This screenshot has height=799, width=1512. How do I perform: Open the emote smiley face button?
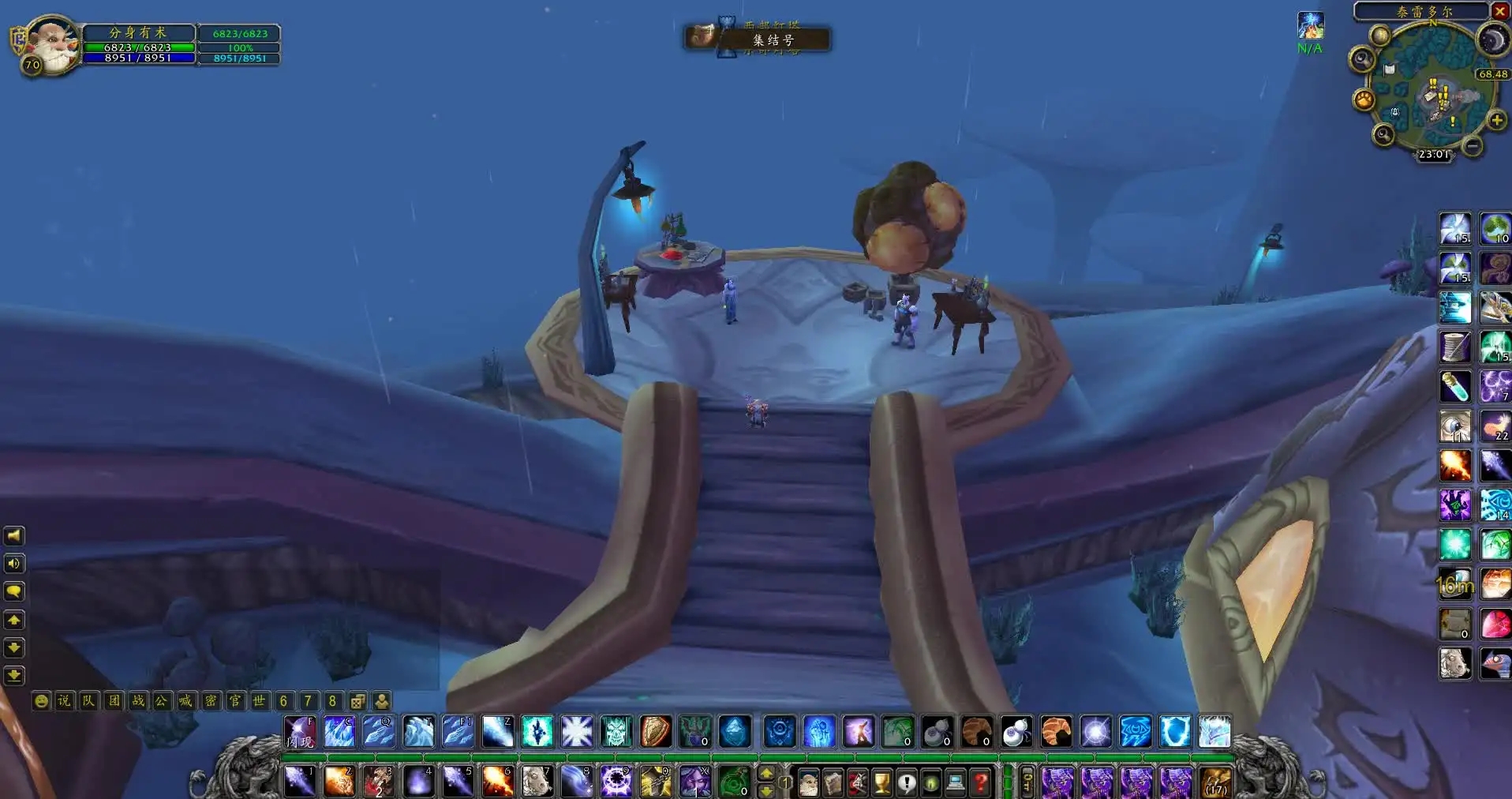click(x=41, y=701)
